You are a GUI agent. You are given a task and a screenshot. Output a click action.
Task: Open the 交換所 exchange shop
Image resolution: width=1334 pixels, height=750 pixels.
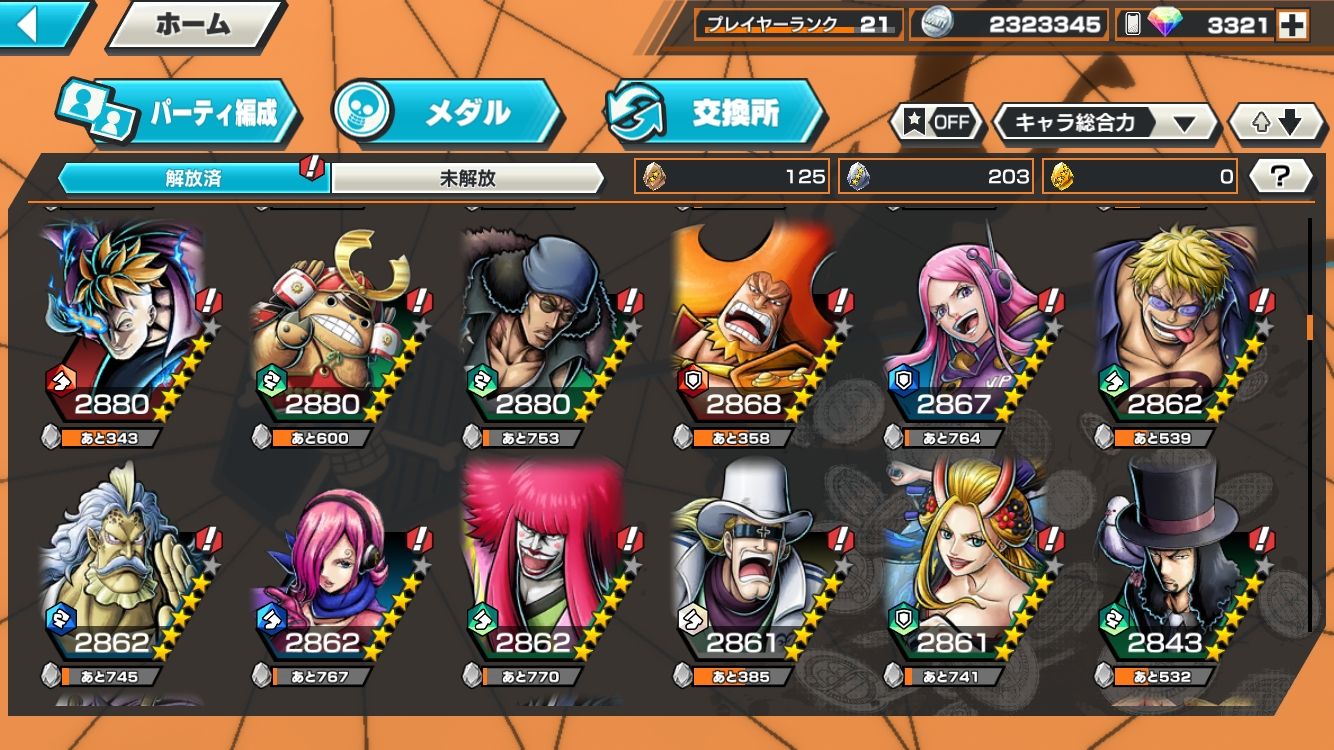[x=715, y=113]
